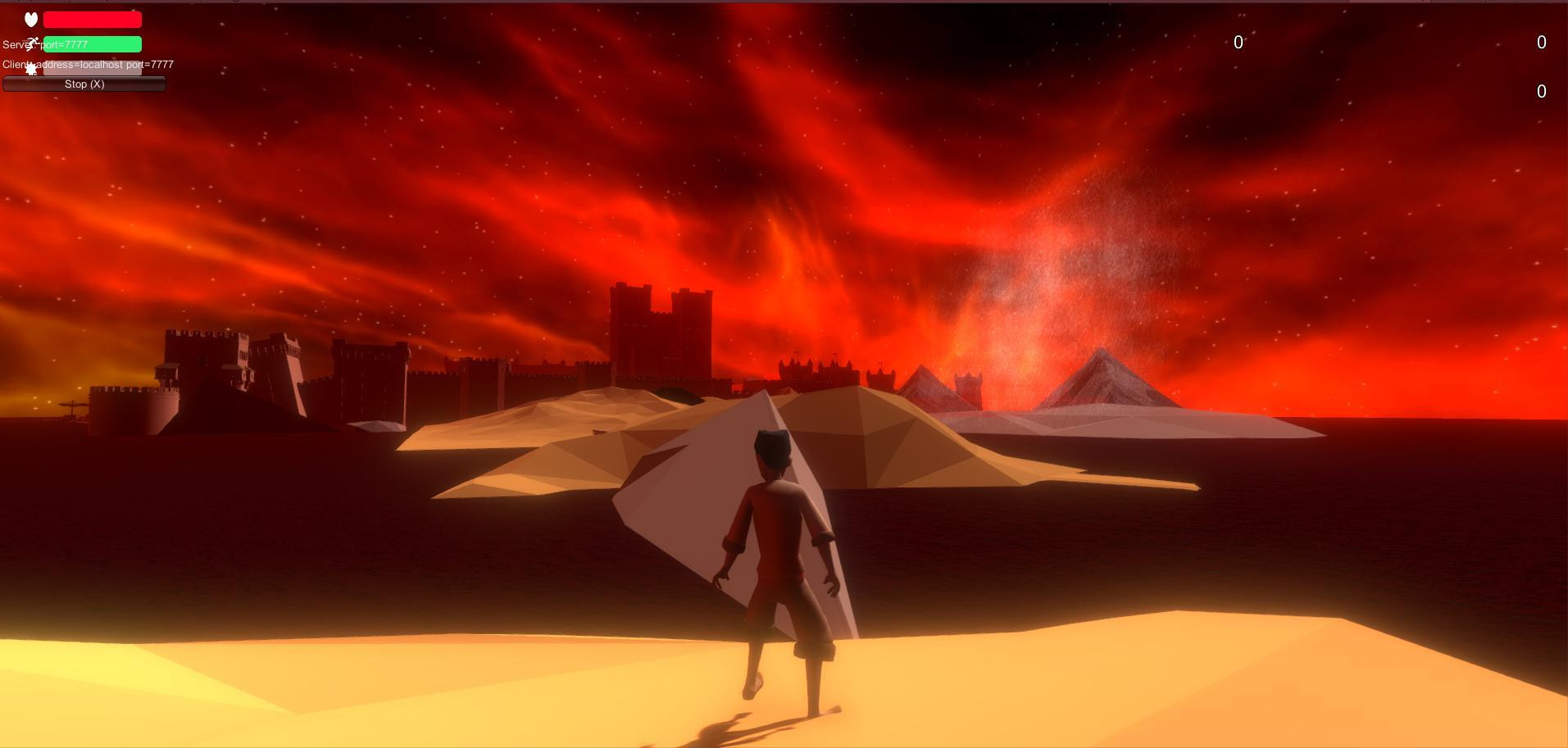This screenshot has width=1568, height=748.
Task: Click the lower-right 0 counter
Action: [x=1540, y=92]
